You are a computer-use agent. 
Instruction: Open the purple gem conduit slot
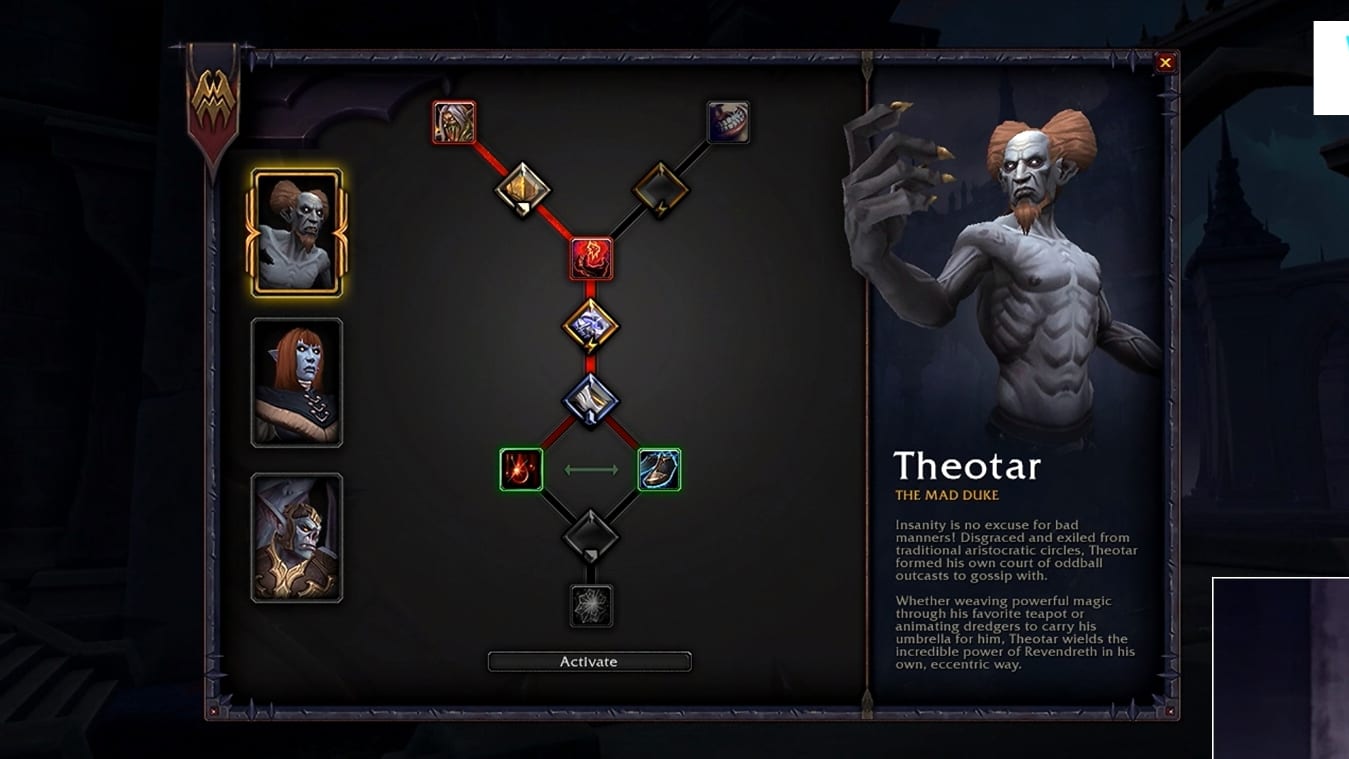click(591, 326)
